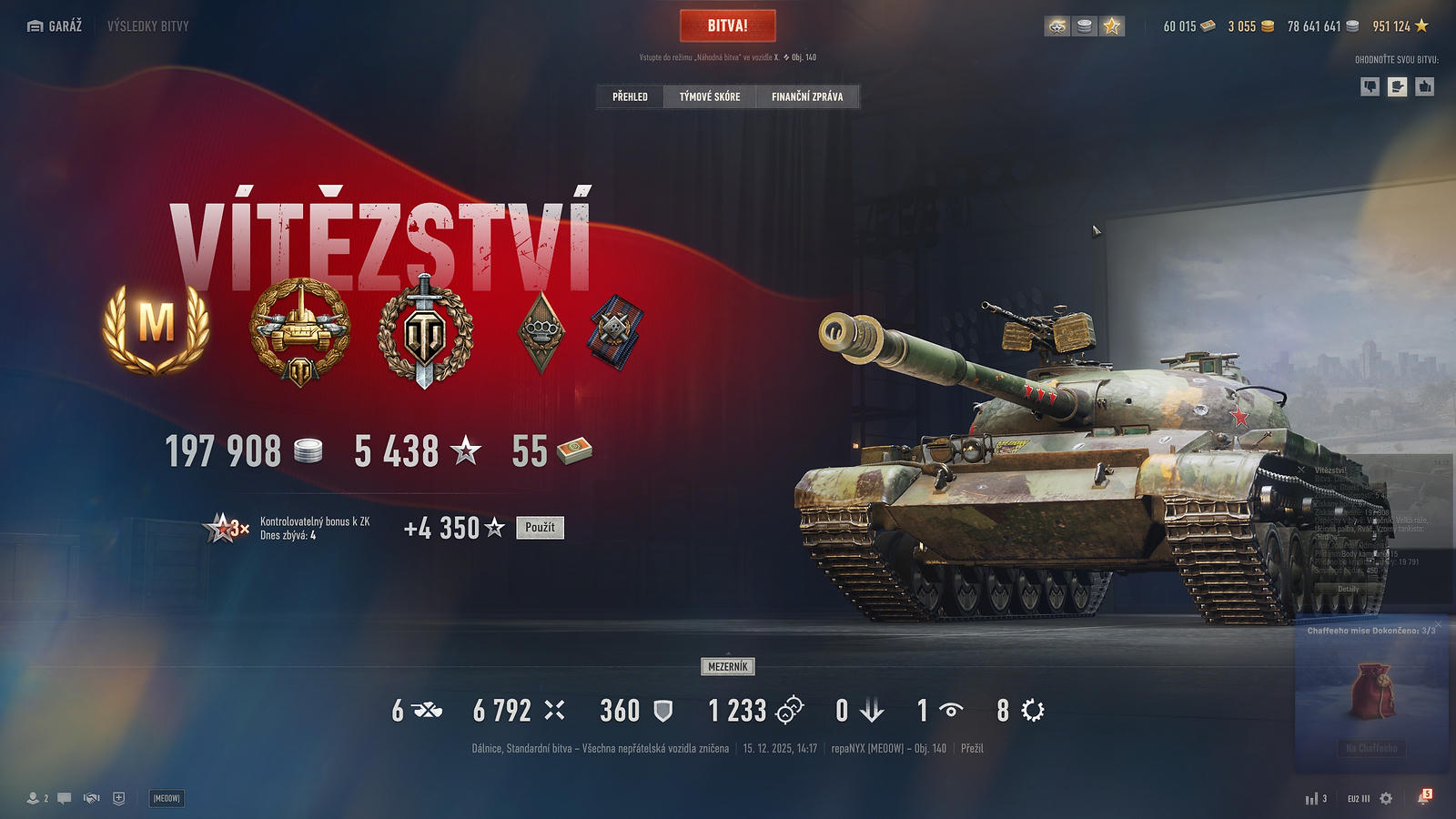Click the gold star reserve icon
1456x819 pixels.
1112,26
